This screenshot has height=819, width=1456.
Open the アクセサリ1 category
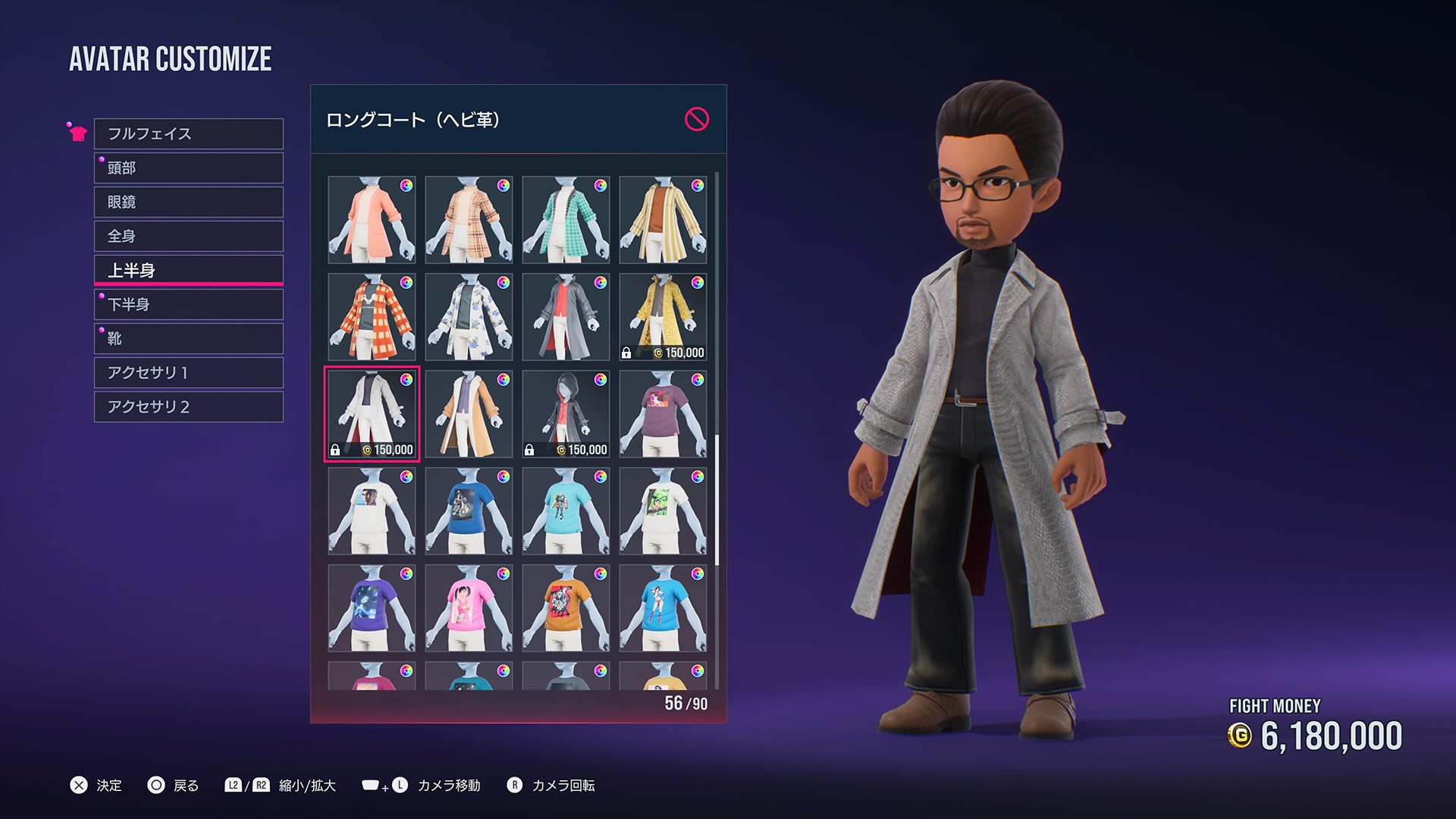[188, 372]
